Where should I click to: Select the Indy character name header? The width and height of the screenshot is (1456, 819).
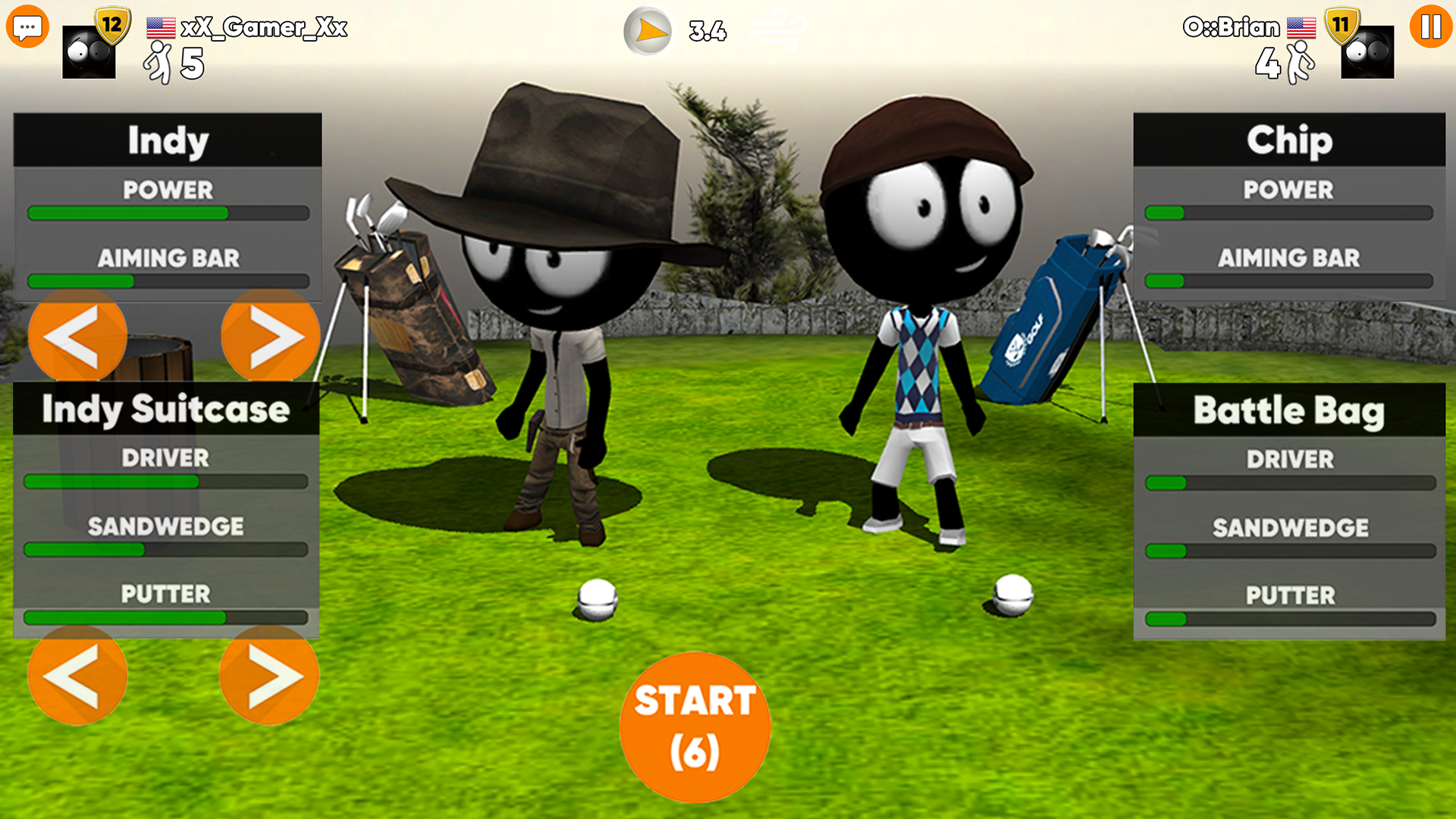(167, 140)
